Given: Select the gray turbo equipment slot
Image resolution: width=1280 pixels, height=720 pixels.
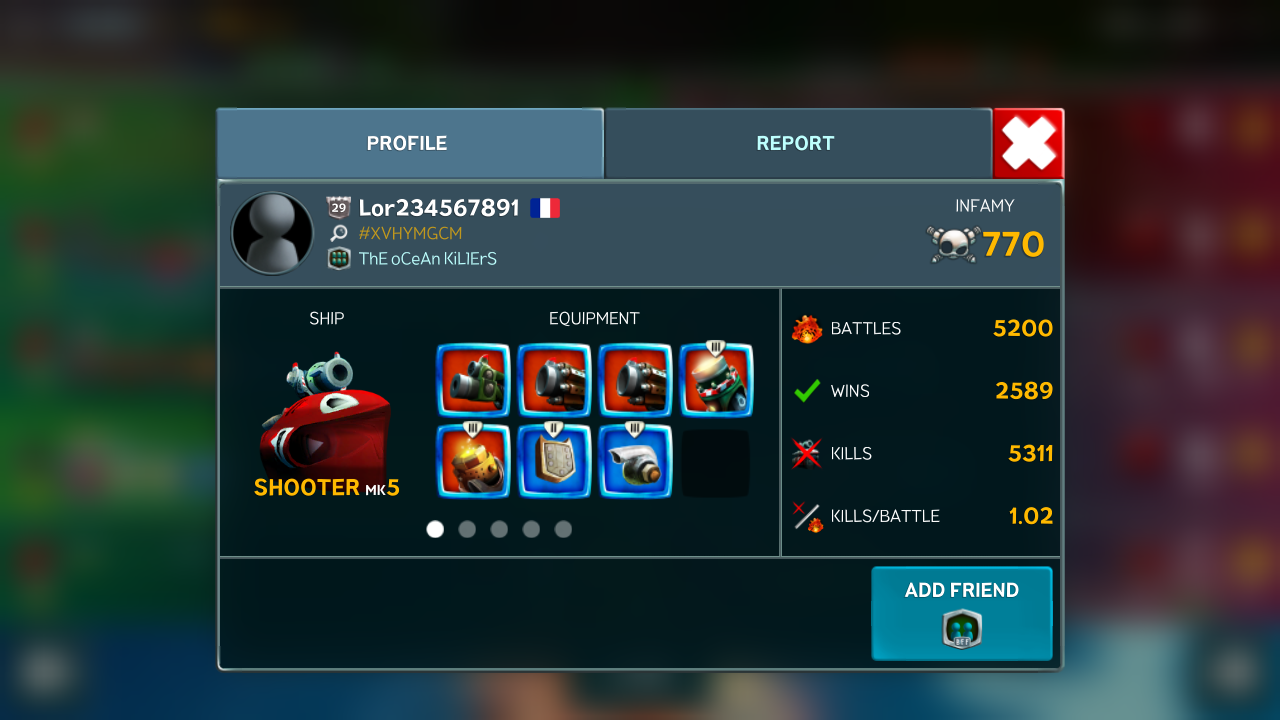Looking at the screenshot, I should pyautogui.click(x=635, y=461).
